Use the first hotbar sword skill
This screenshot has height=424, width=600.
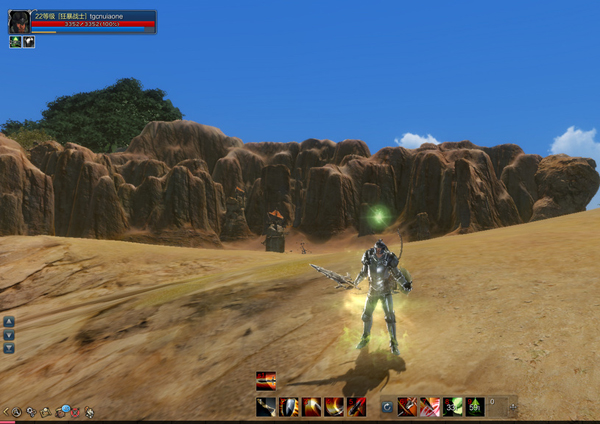coord(266,406)
